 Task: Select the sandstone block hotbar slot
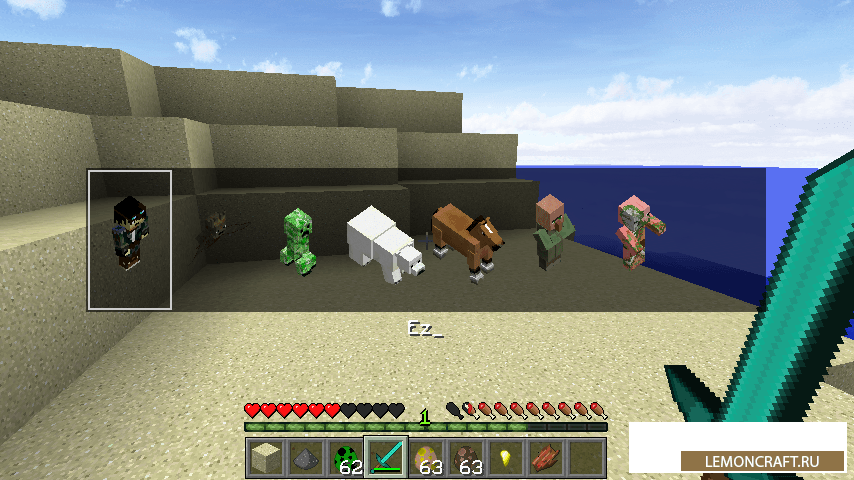coord(265,458)
